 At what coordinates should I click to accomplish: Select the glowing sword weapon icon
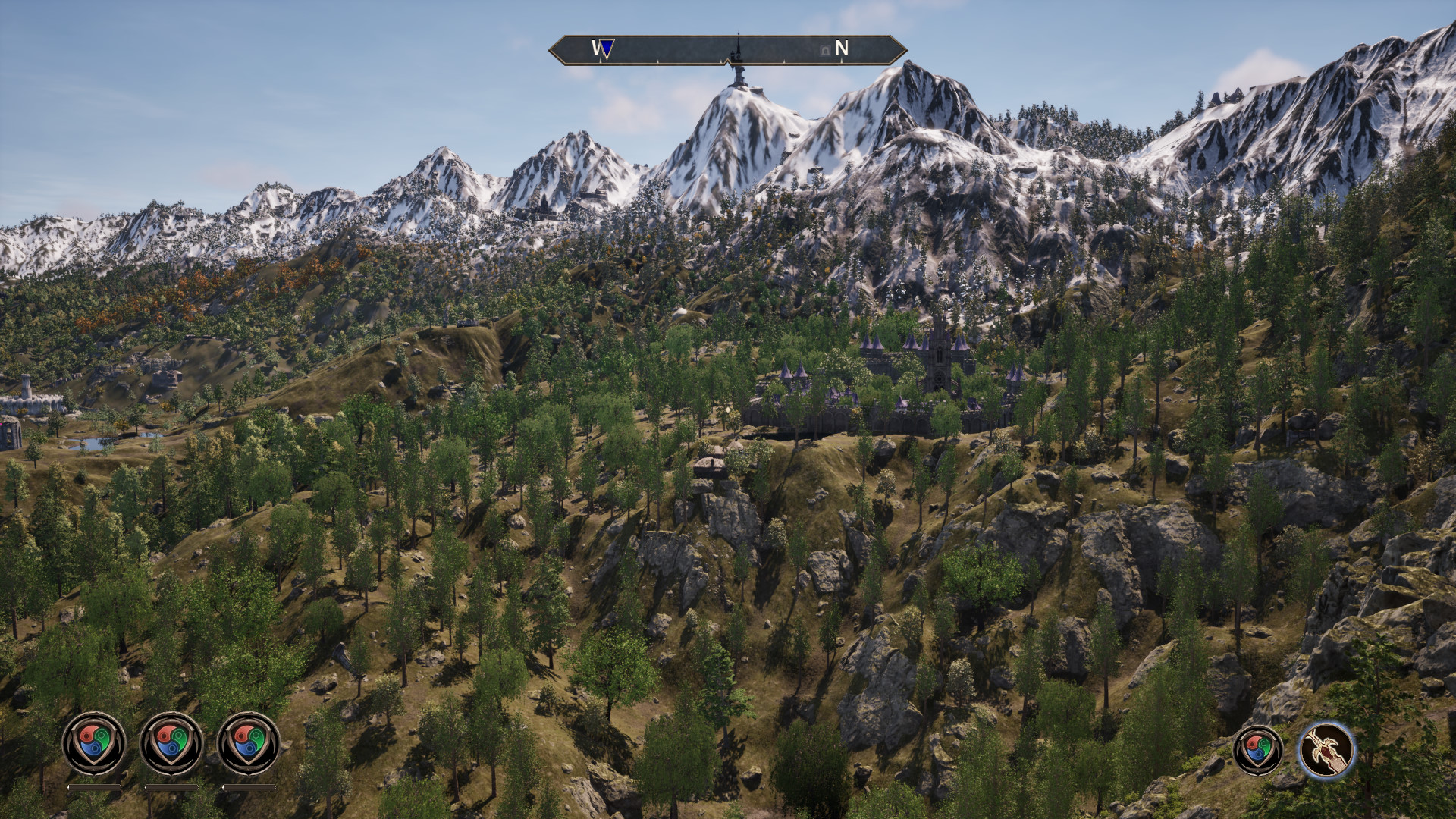pos(1326,749)
